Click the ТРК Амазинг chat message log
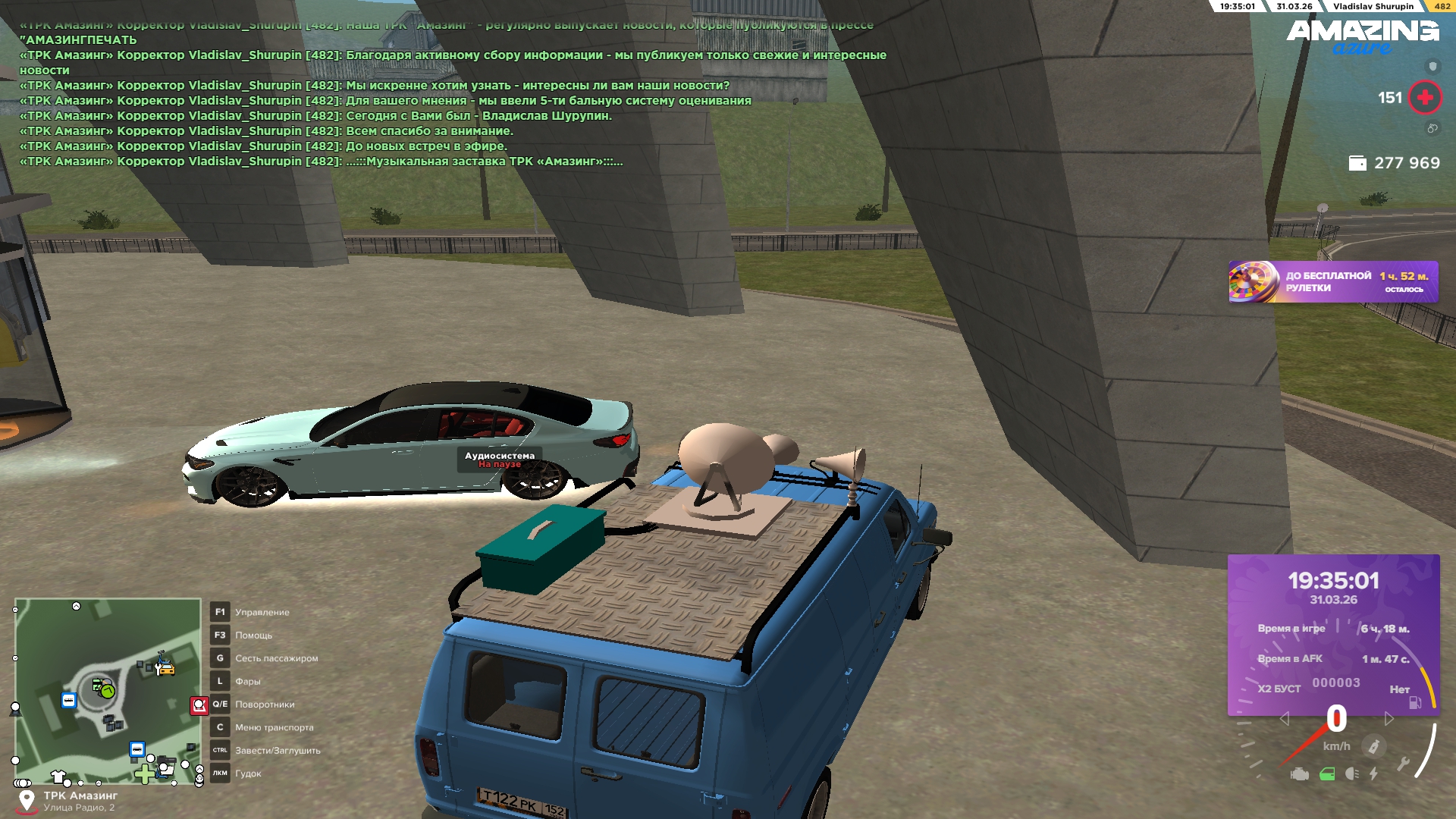The image size is (1456, 819). 379,100
